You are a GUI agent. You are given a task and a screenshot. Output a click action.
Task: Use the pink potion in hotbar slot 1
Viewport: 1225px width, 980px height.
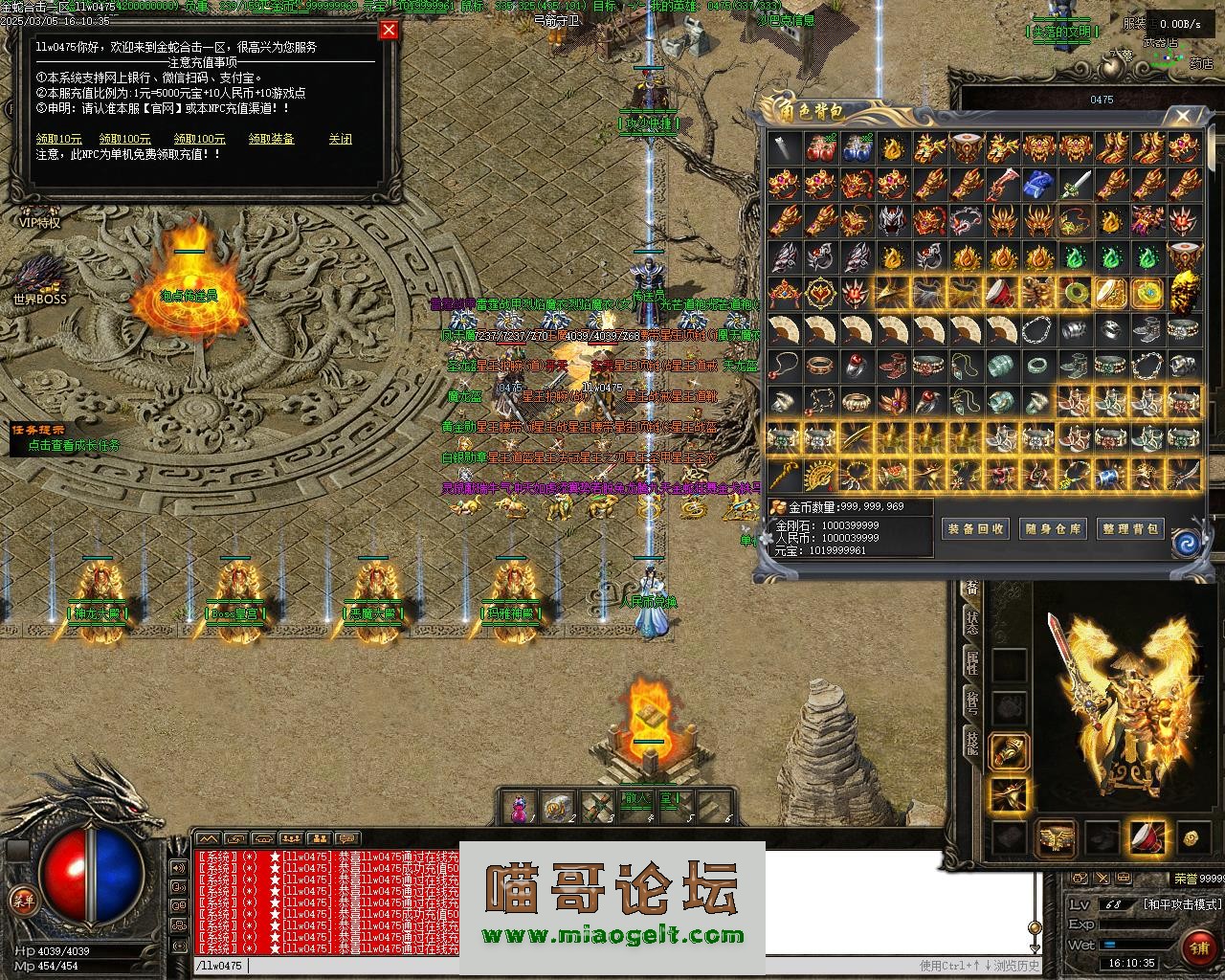tap(519, 807)
